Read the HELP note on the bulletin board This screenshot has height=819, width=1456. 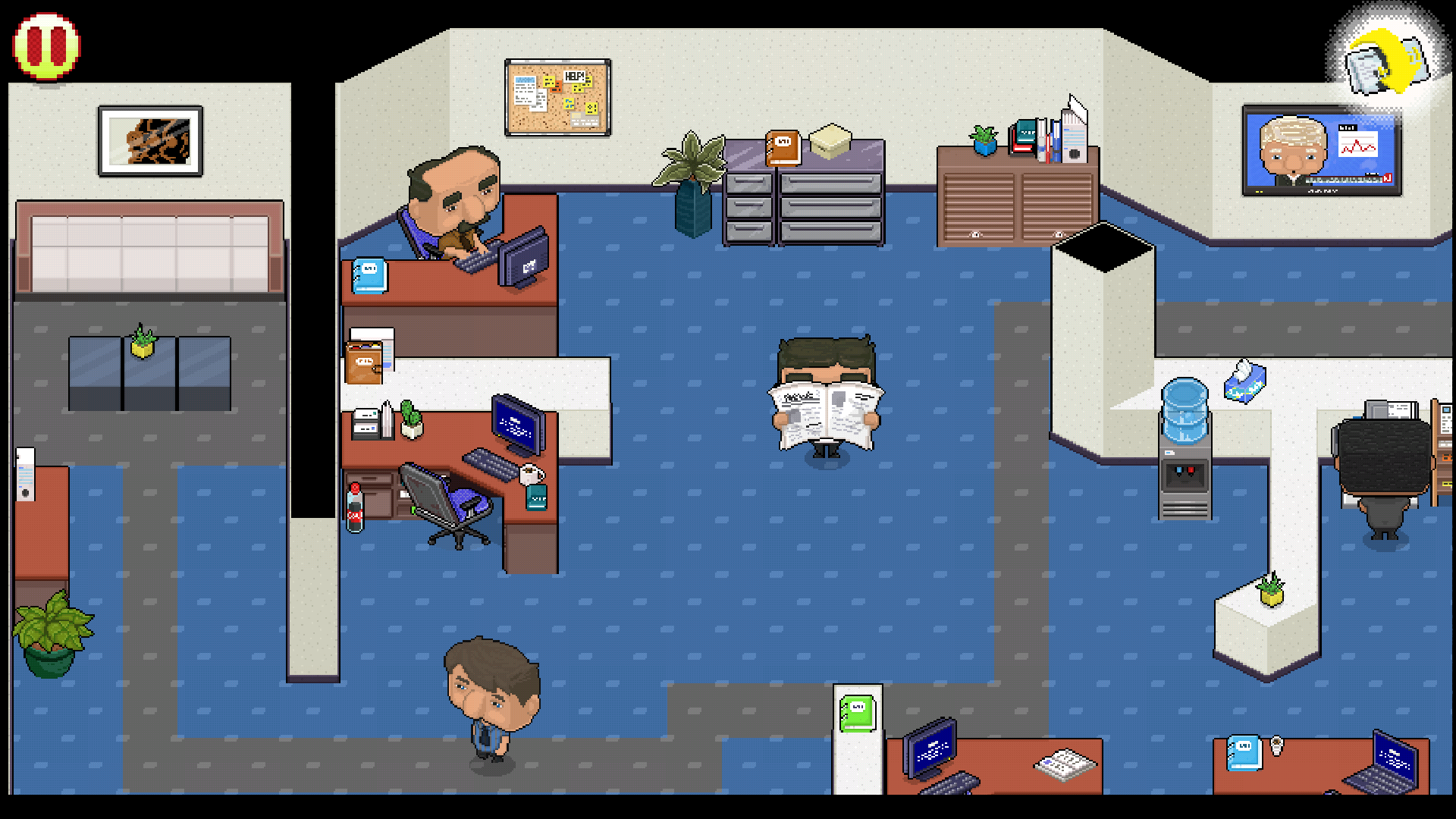click(574, 74)
